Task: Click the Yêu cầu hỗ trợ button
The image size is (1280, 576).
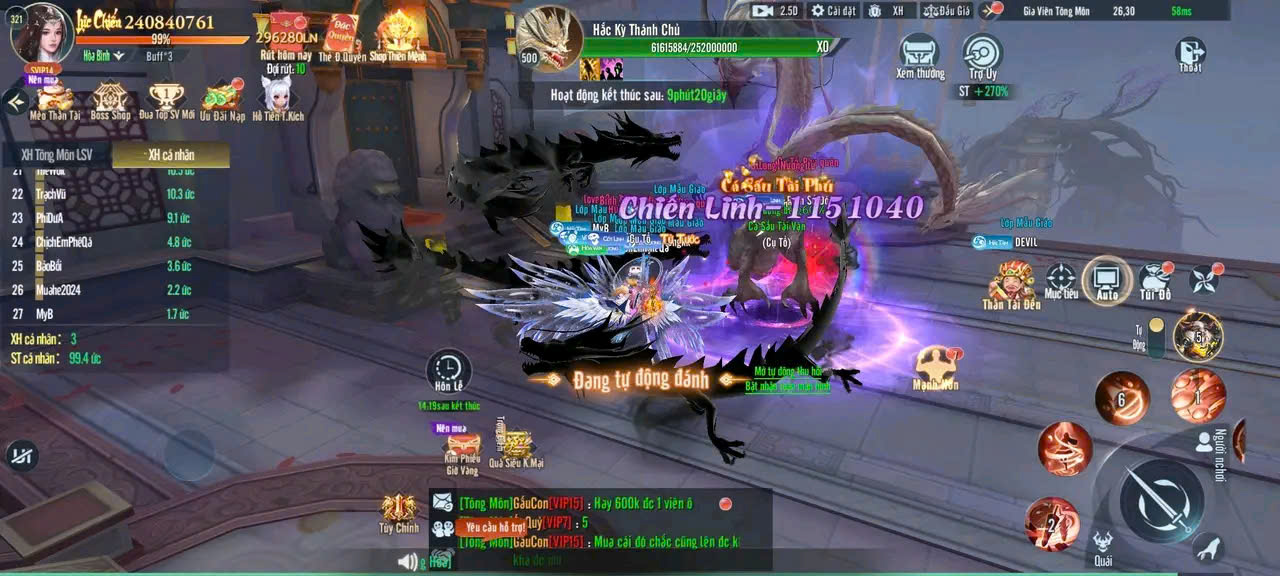Action: [495, 527]
